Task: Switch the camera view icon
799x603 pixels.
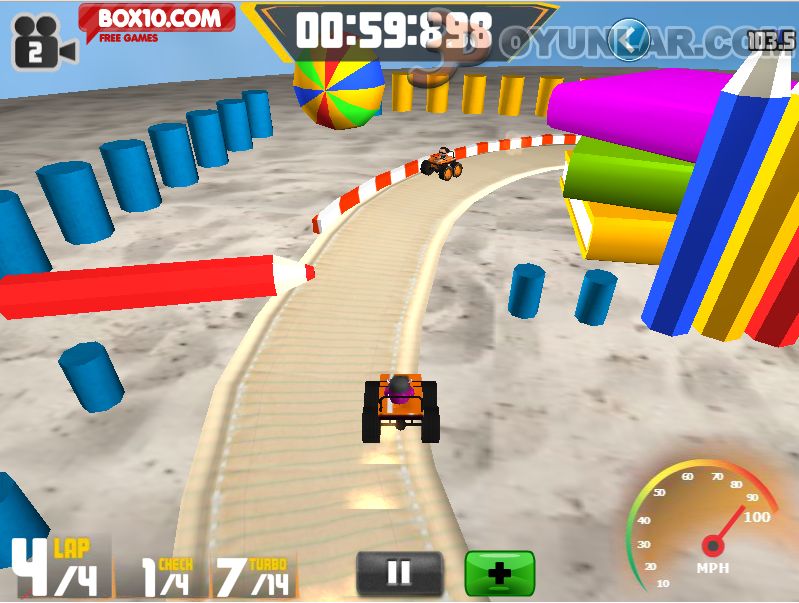Action: point(42,42)
